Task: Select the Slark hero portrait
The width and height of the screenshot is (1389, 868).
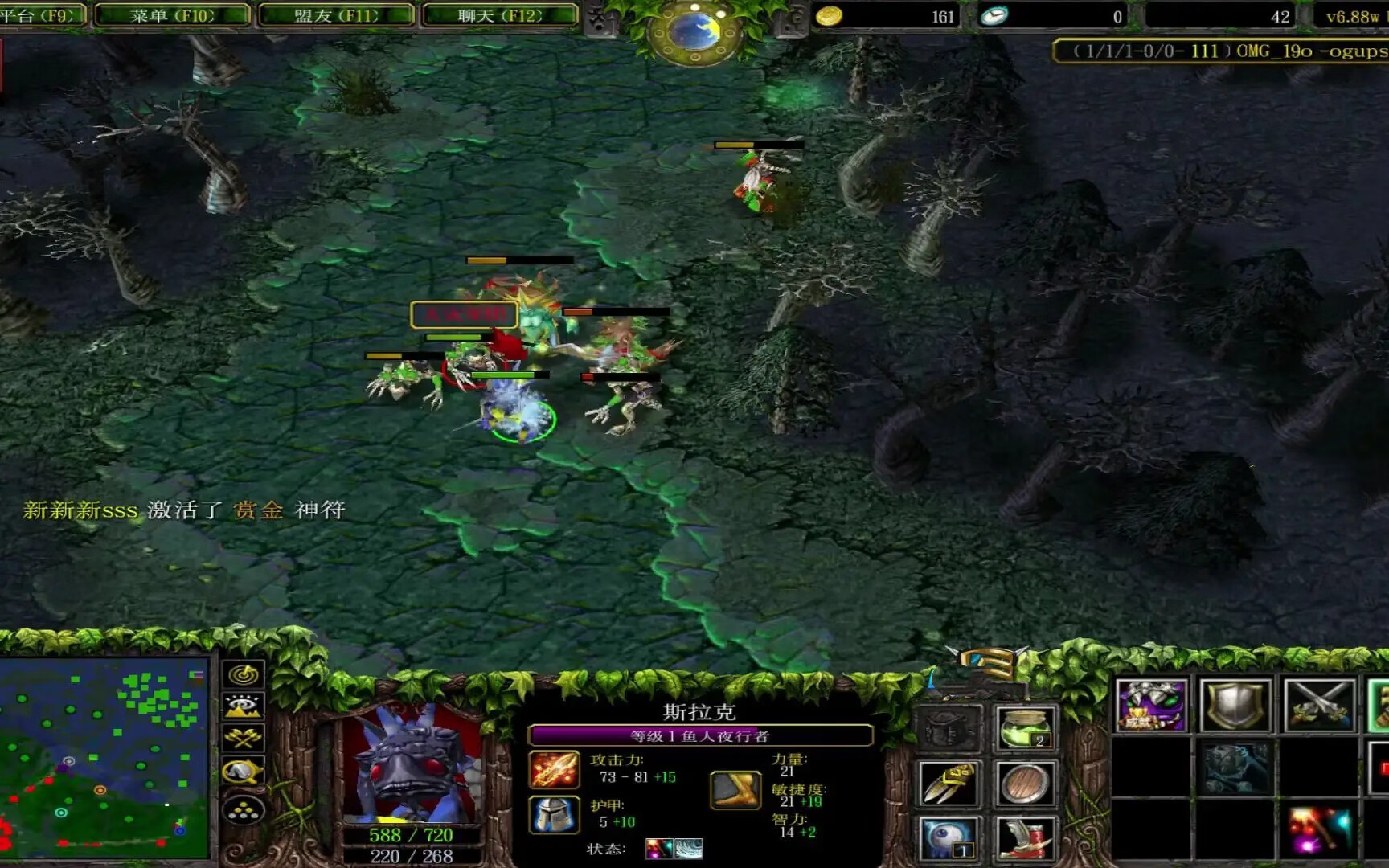Action: (x=412, y=762)
